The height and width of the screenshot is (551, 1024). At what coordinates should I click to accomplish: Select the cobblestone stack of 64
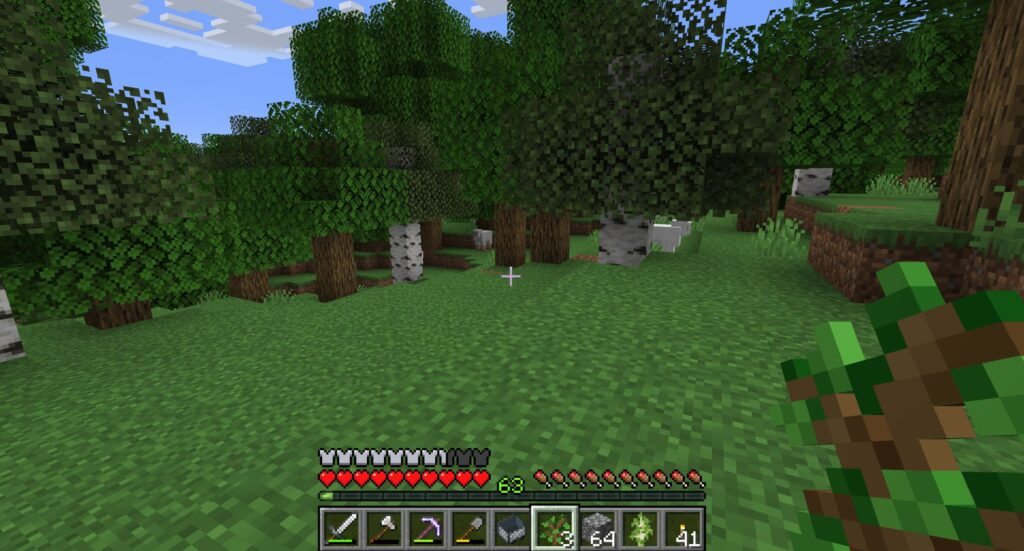[x=597, y=527]
